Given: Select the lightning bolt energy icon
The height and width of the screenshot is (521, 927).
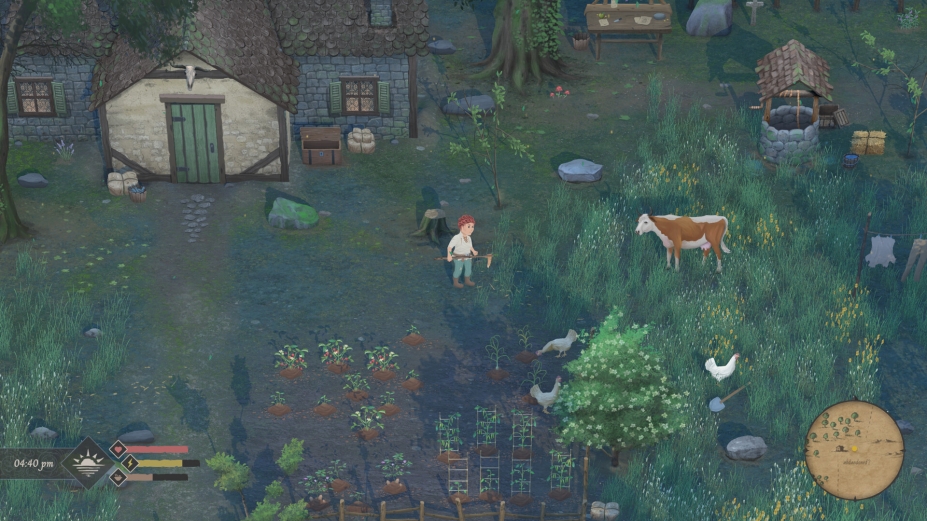Looking at the screenshot, I should click(x=130, y=463).
